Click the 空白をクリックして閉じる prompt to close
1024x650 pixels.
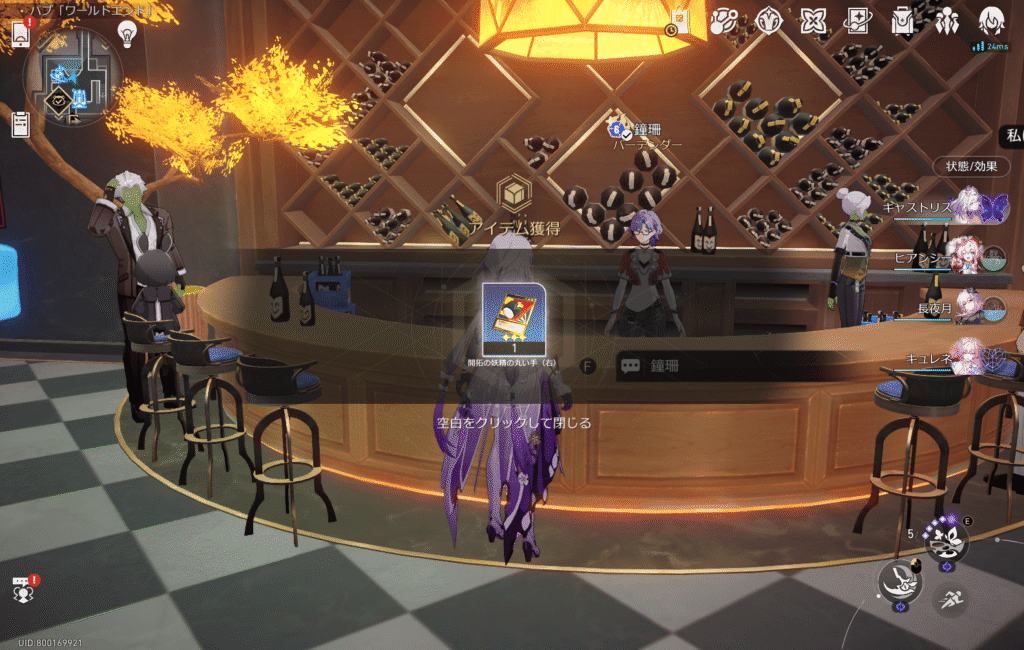pos(512,423)
